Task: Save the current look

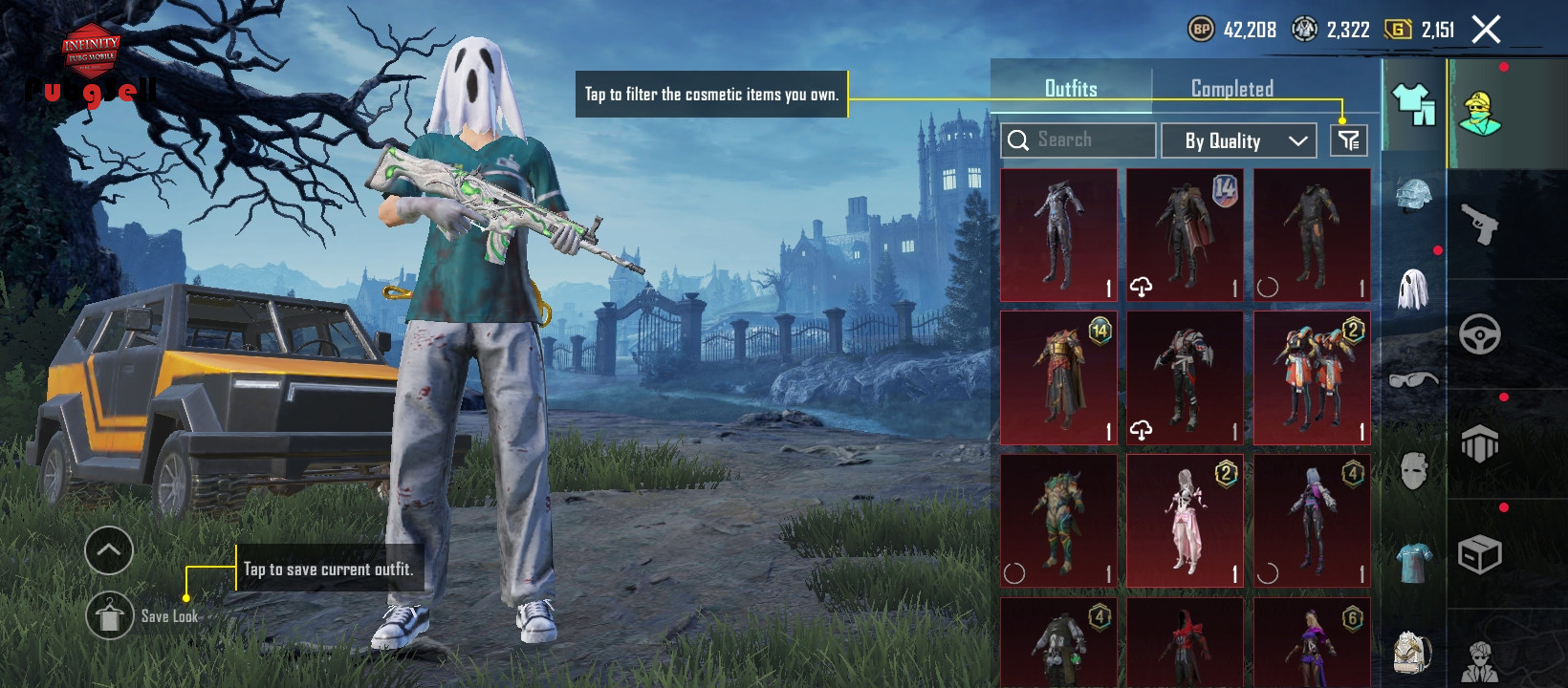Action: tap(110, 616)
